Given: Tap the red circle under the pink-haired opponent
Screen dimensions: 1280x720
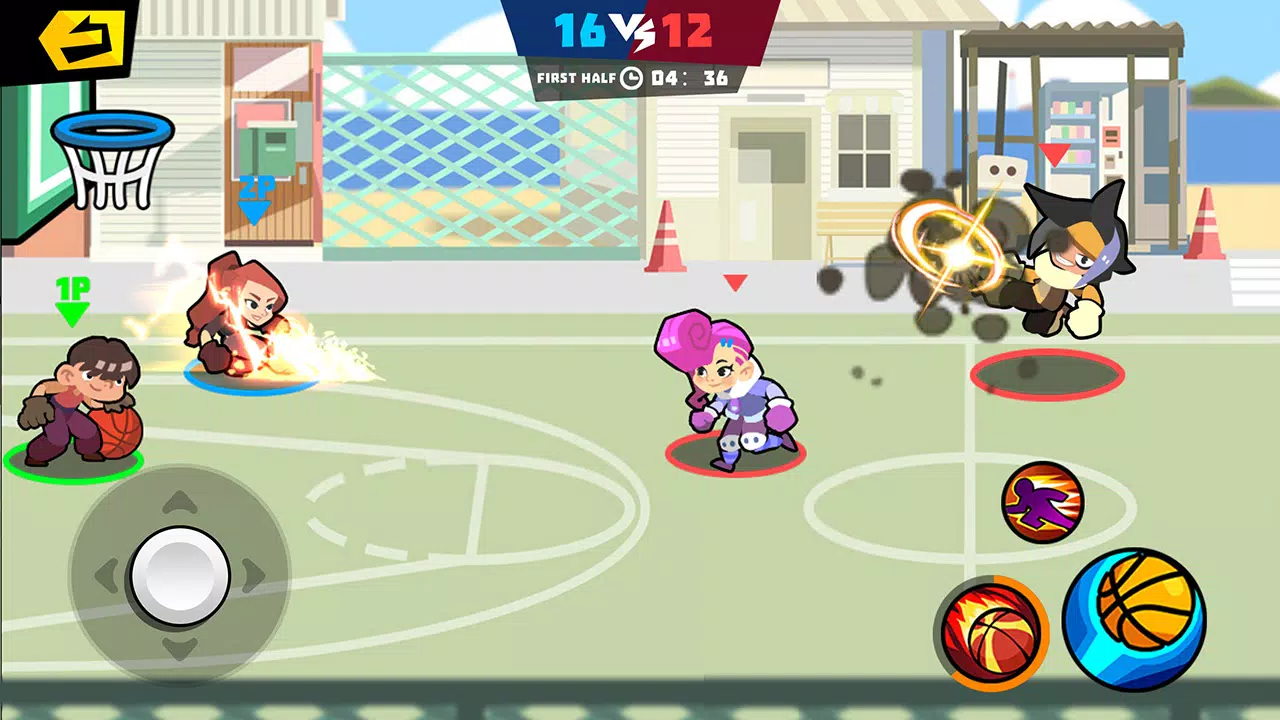Looking at the screenshot, I should pyautogui.click(x=735, y=450).
